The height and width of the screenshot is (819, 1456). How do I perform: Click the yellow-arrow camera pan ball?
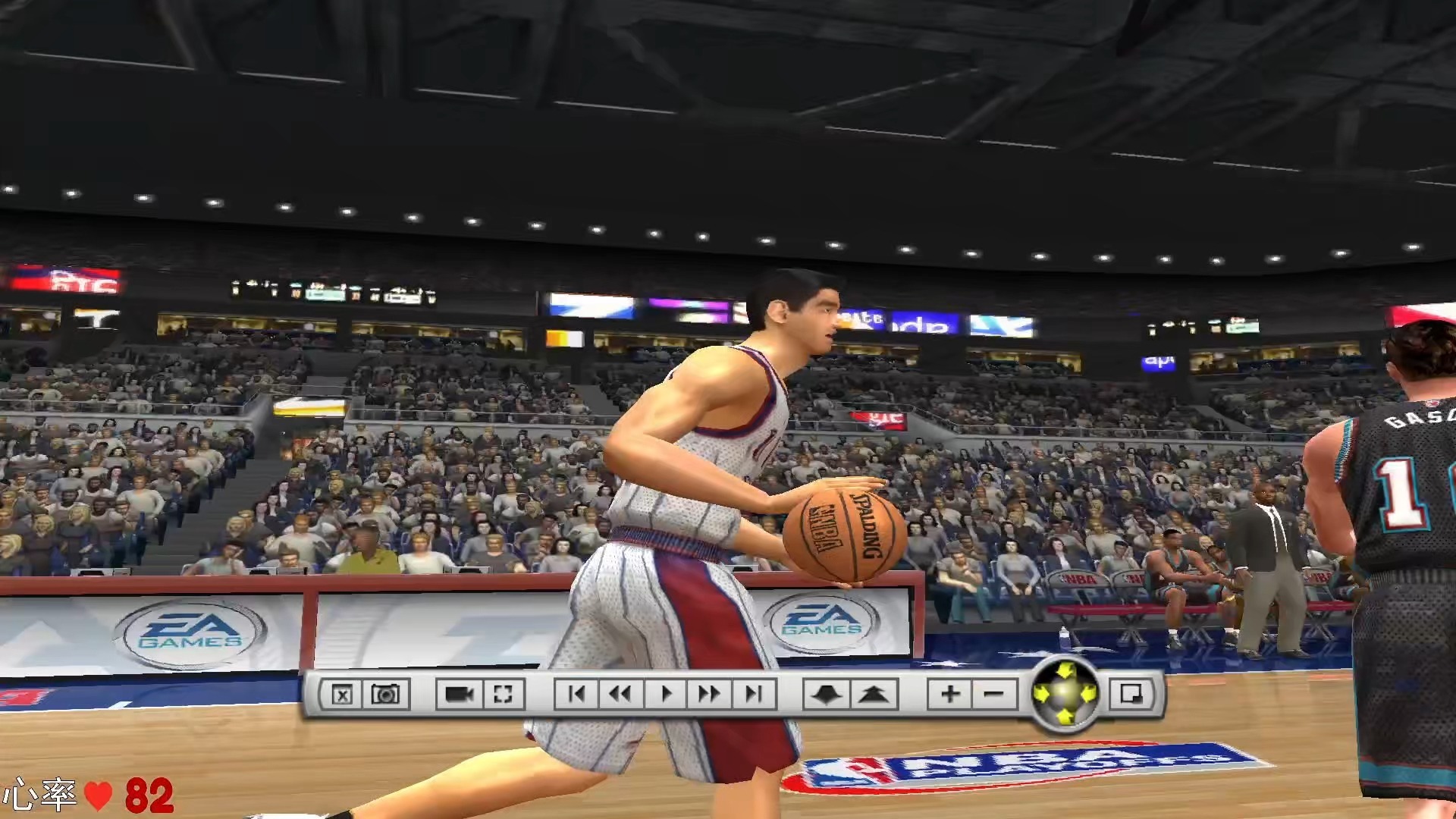tap(1065, 694)
